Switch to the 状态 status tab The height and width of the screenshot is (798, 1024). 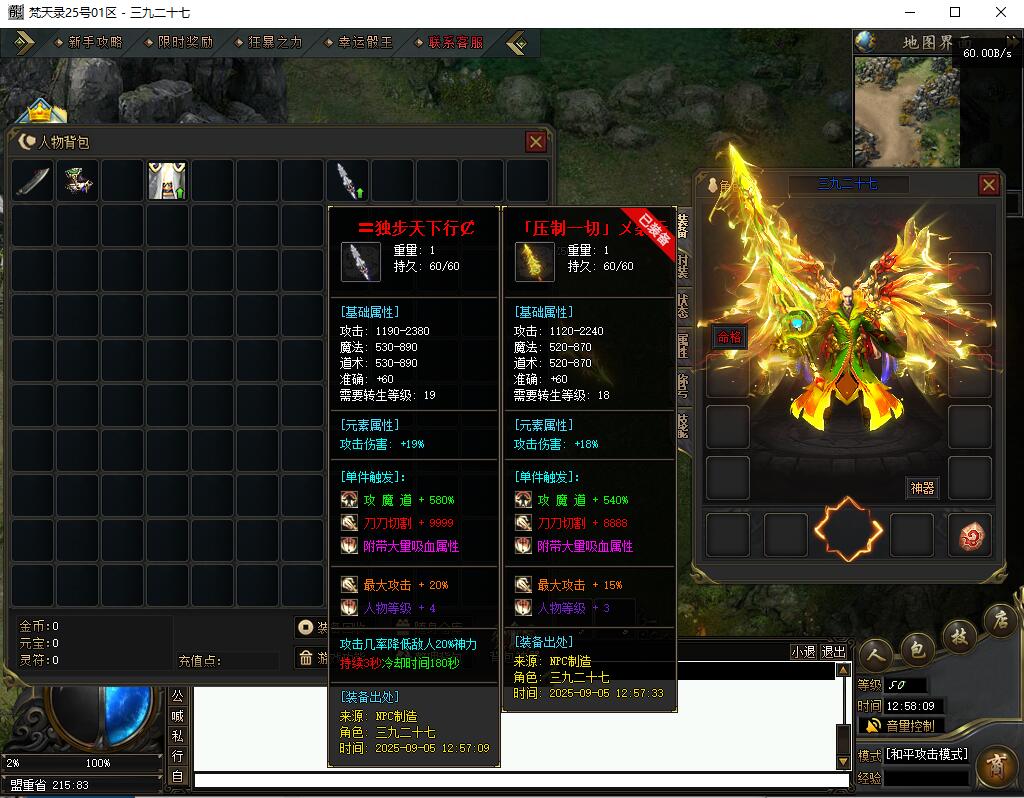coord(683,306)
